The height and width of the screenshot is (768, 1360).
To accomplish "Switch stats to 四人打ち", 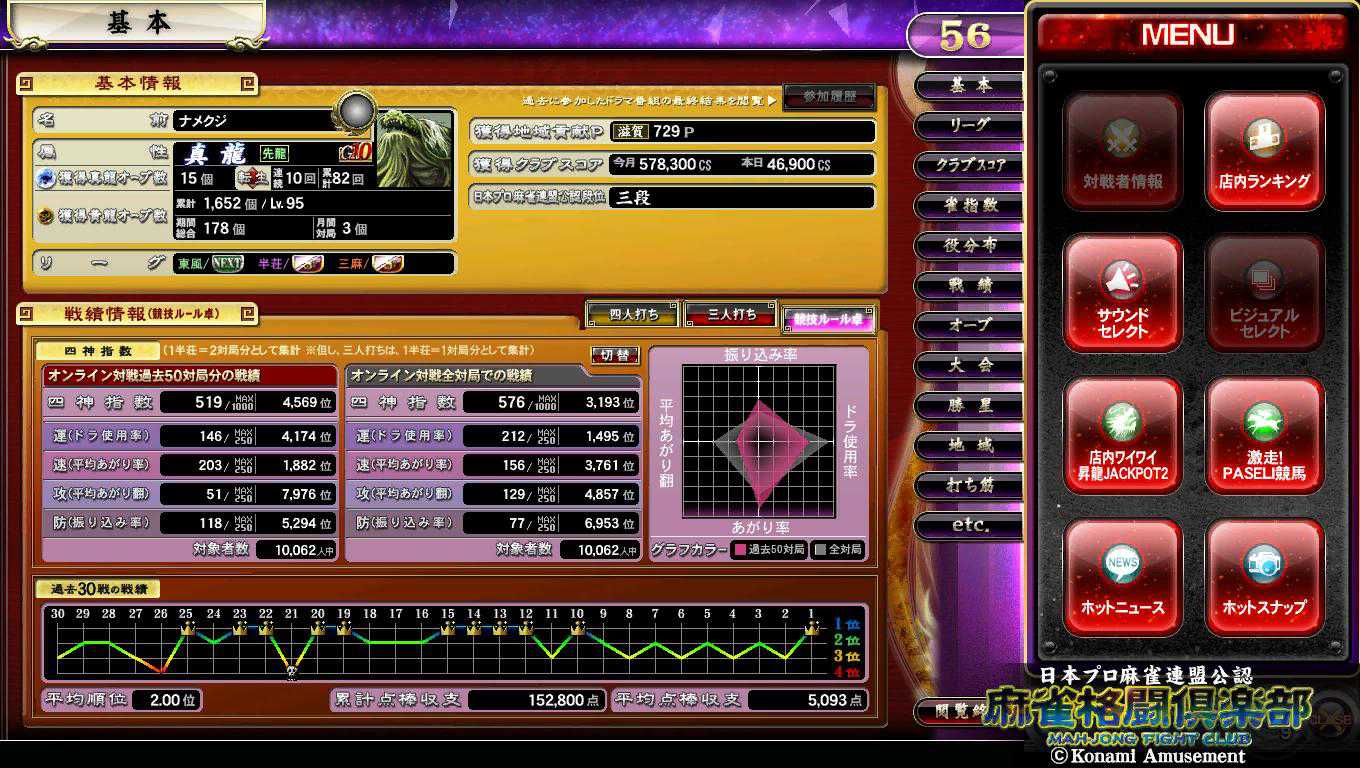I will 633,314.
